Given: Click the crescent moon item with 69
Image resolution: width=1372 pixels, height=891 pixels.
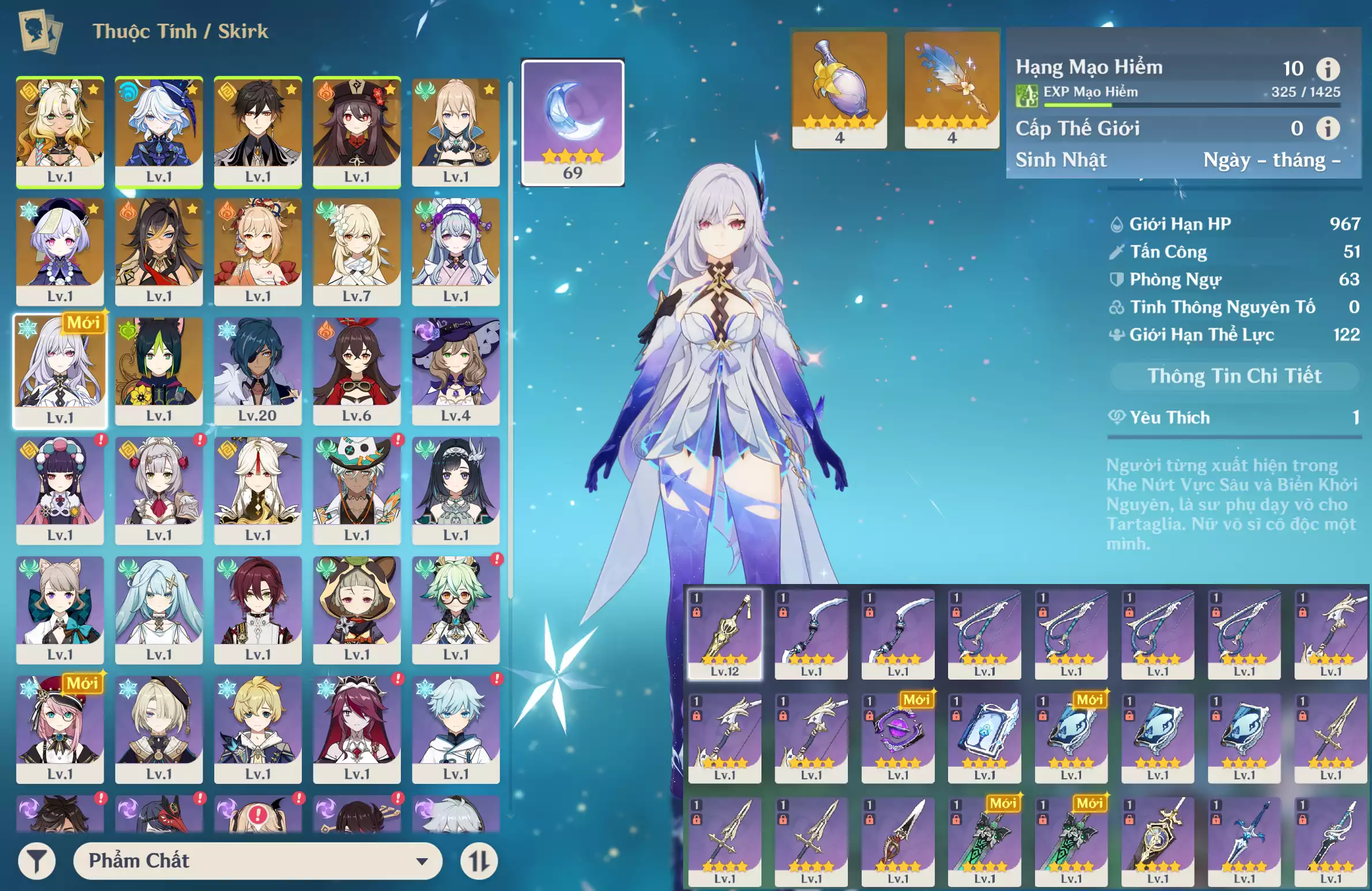Looking at the screenshot, I should [573, 122].
